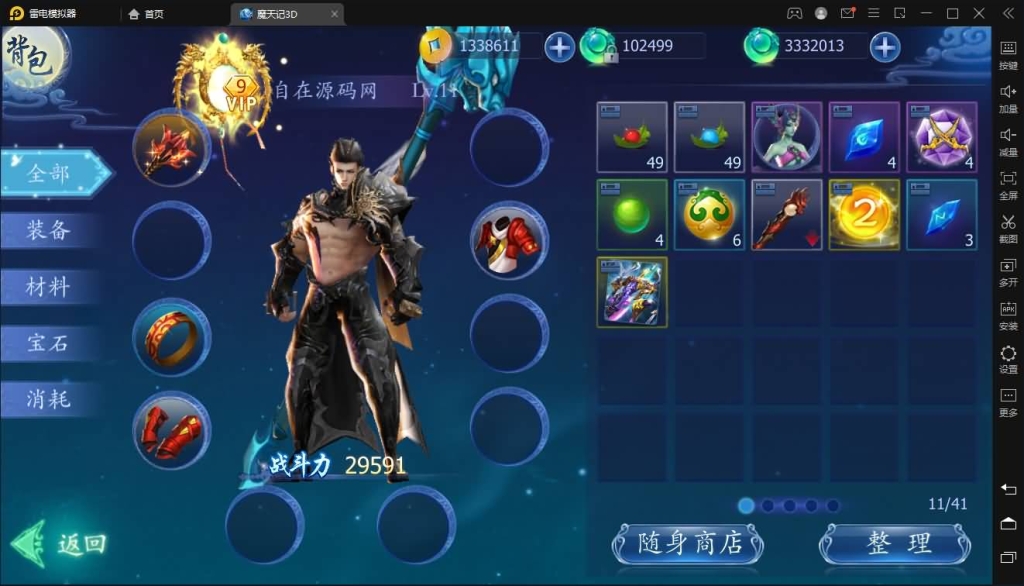Select the gold coin number 2 item
Image resolution: width=1024 pixels, height=586 pixels.
[863, 214]
